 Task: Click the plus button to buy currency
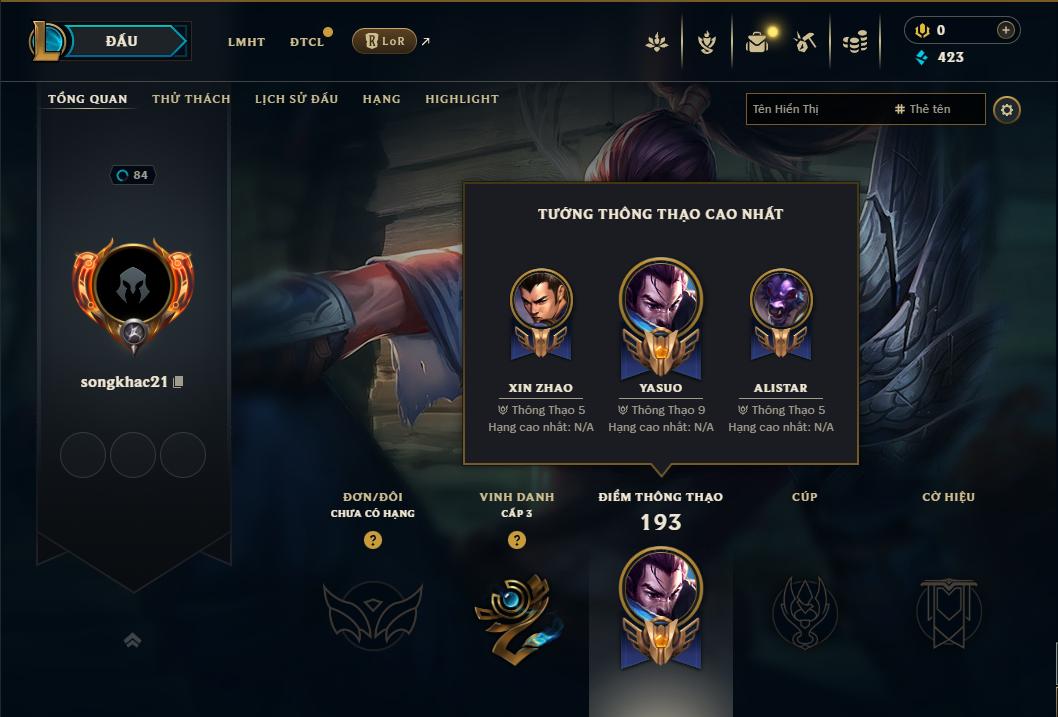click(1006, 30)
